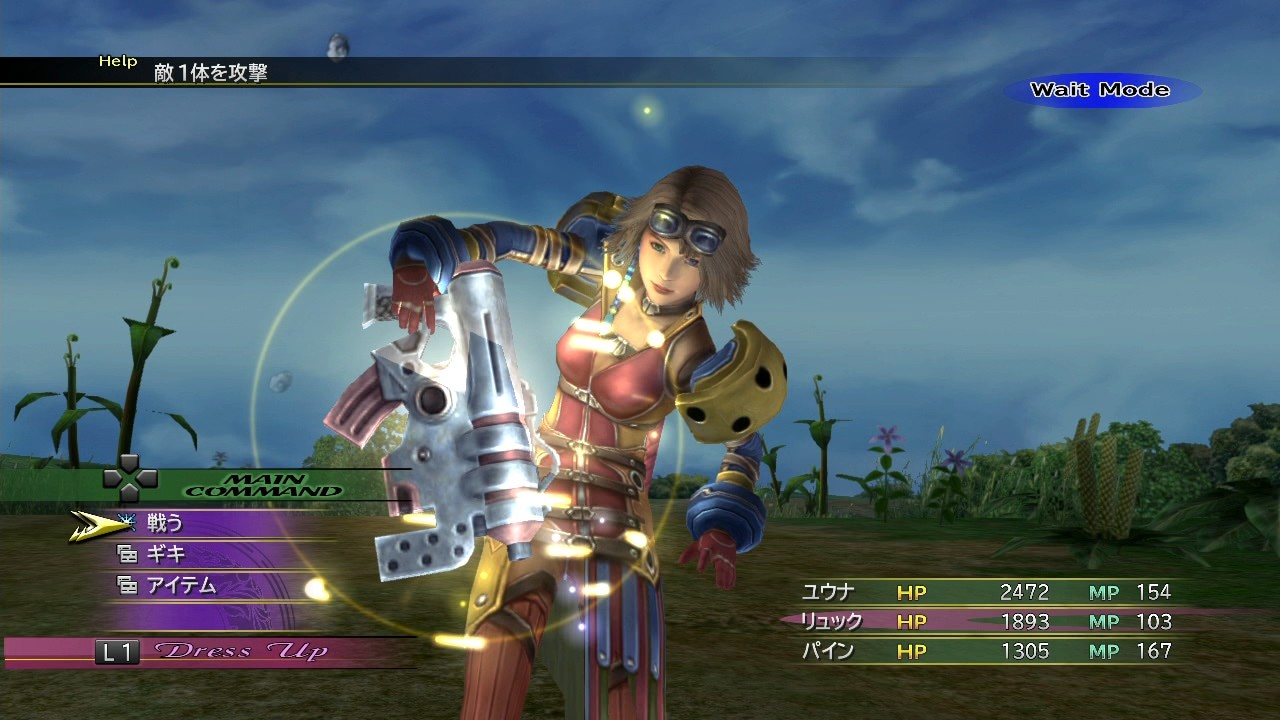Image resolution: width=1280 pixels, height=720 pixels.
Task: Click the Wait Mode indicator badge
Action: click(1098, 90)
